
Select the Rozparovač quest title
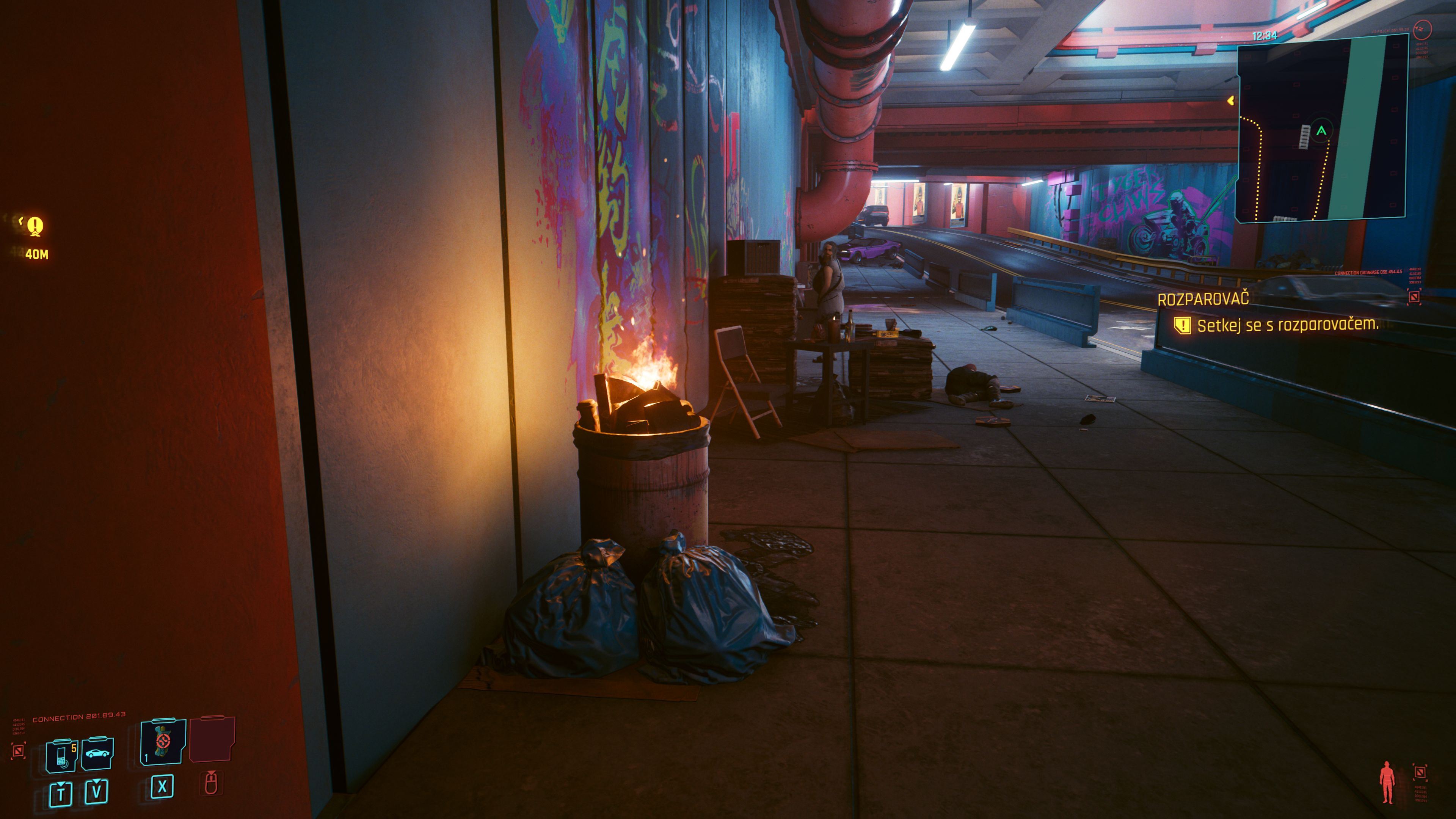(x=1203, y=300)
